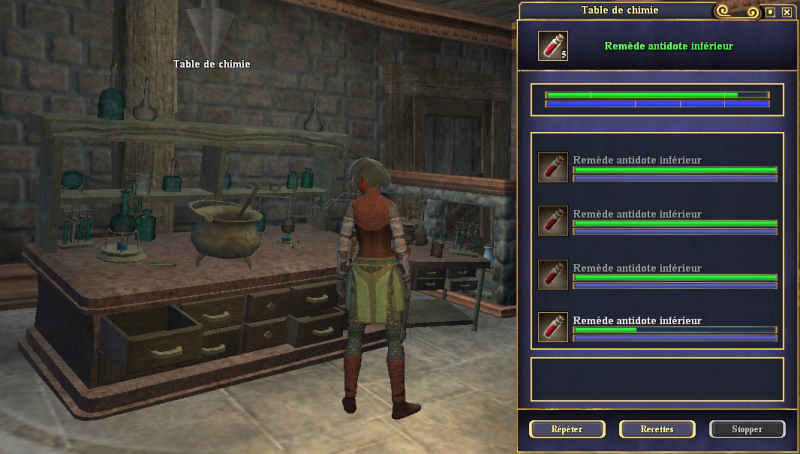Open the Recettes recipe list
Viewport: 800px width, 454px height.
point(657,429)
